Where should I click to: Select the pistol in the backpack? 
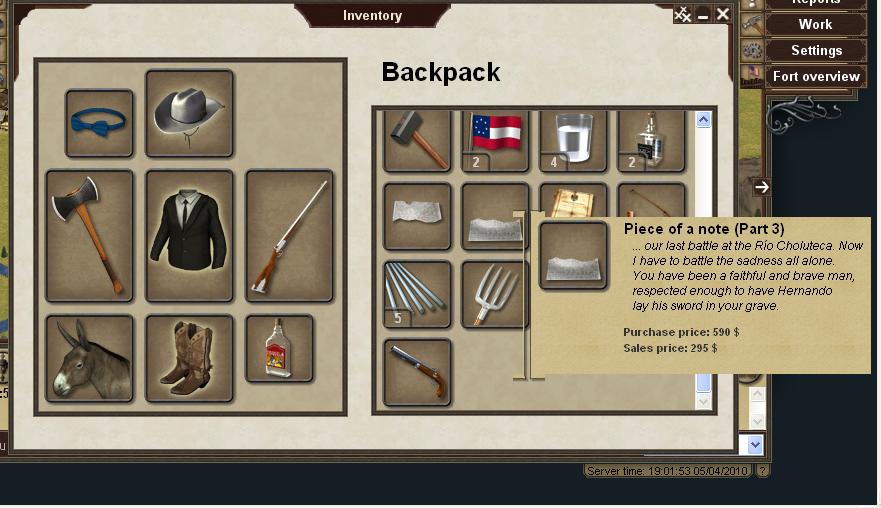pyautogui.click(x=417, y=371)
